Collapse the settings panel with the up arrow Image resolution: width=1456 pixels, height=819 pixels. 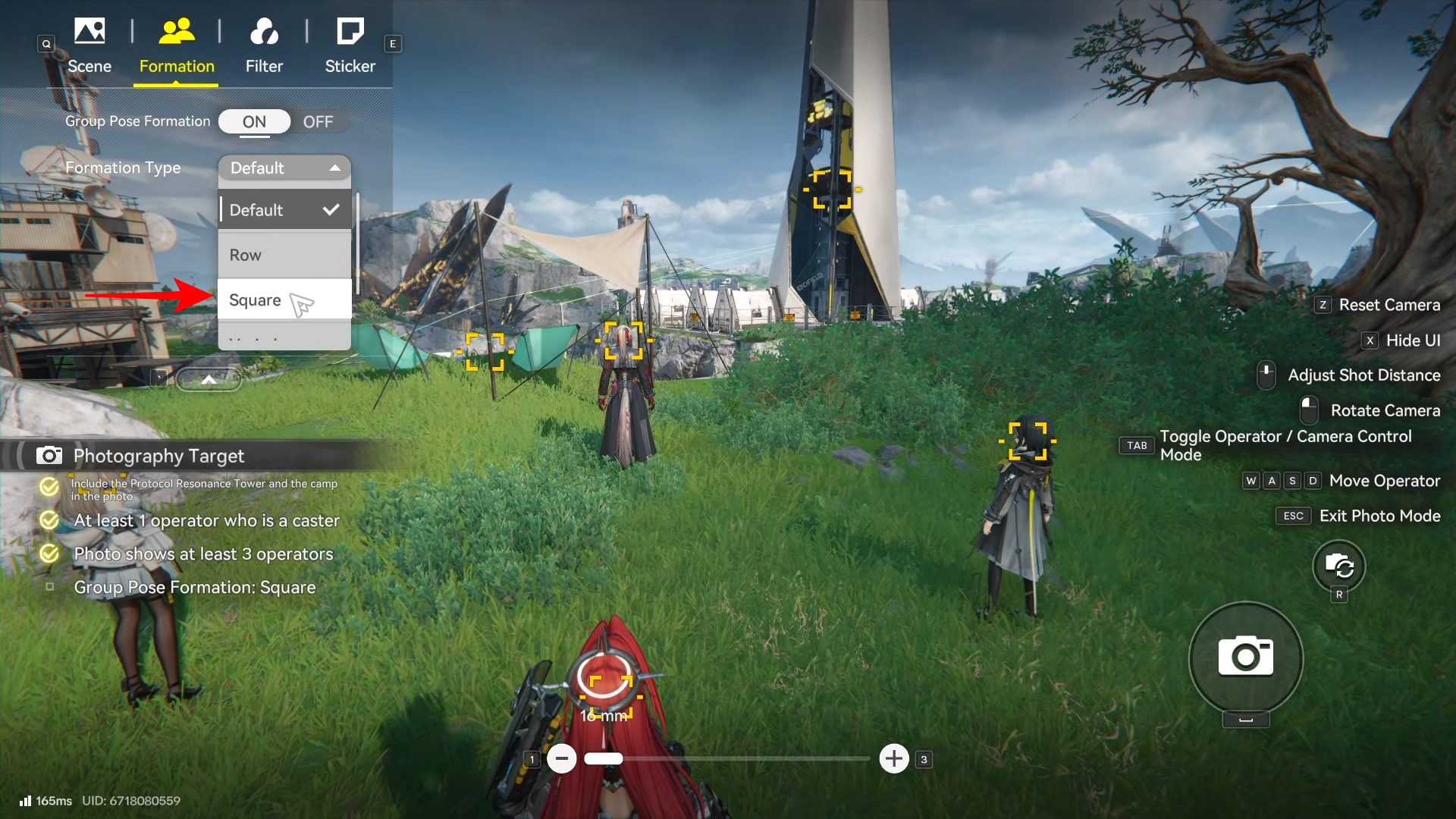pyautogui.click(x=209, y=379)
